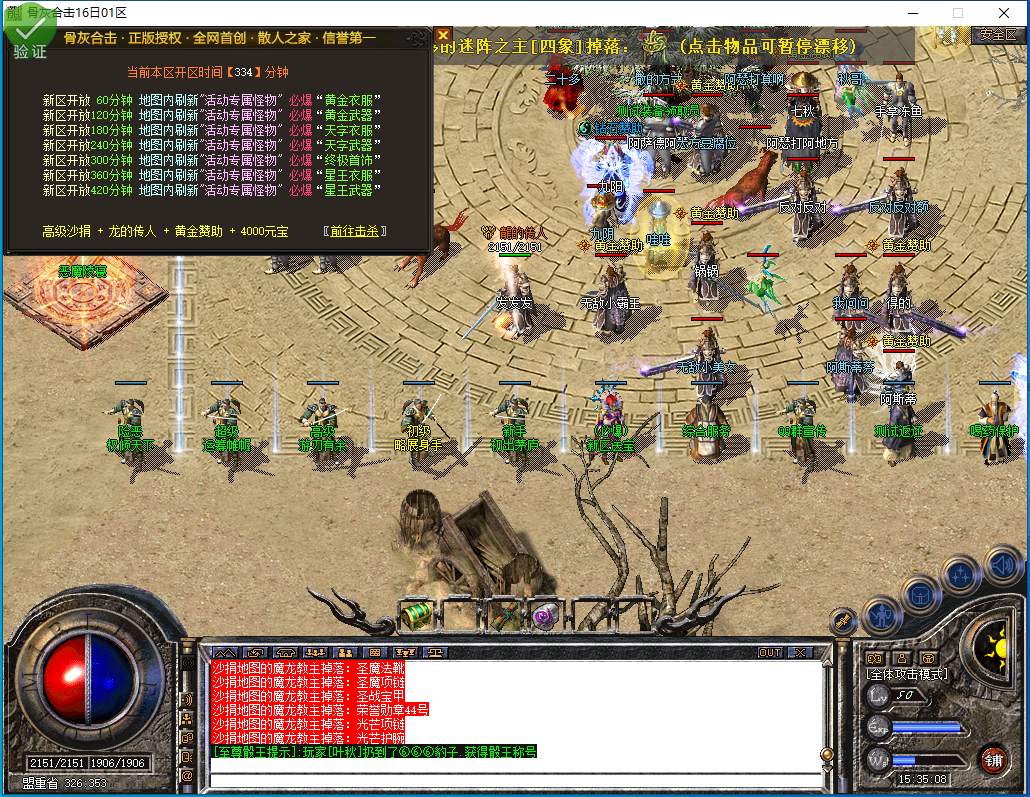
Task: Select the green scroll belt slot item
Action: coord(503,614)
